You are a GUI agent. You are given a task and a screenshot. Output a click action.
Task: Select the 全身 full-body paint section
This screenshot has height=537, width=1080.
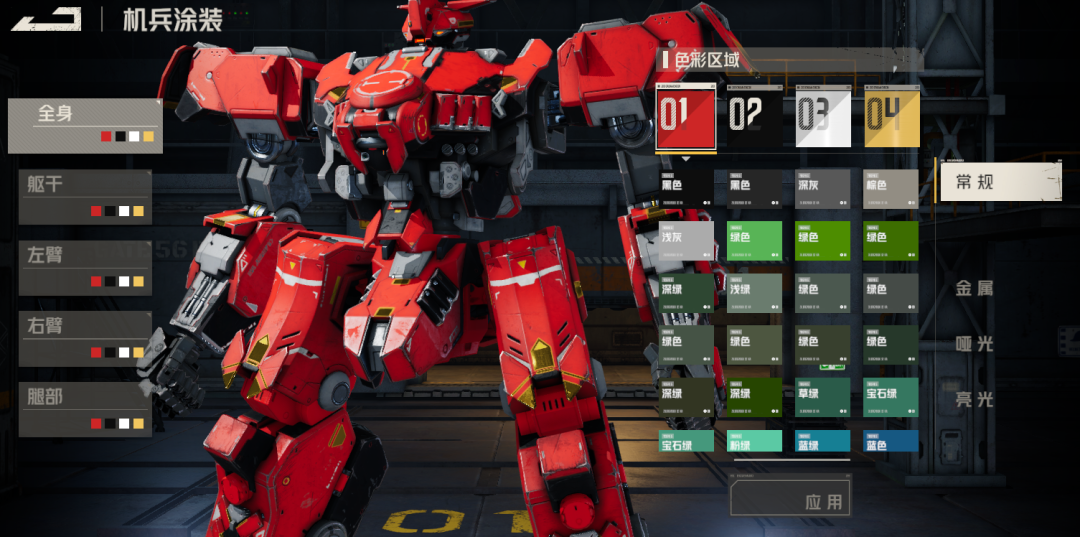85,125
